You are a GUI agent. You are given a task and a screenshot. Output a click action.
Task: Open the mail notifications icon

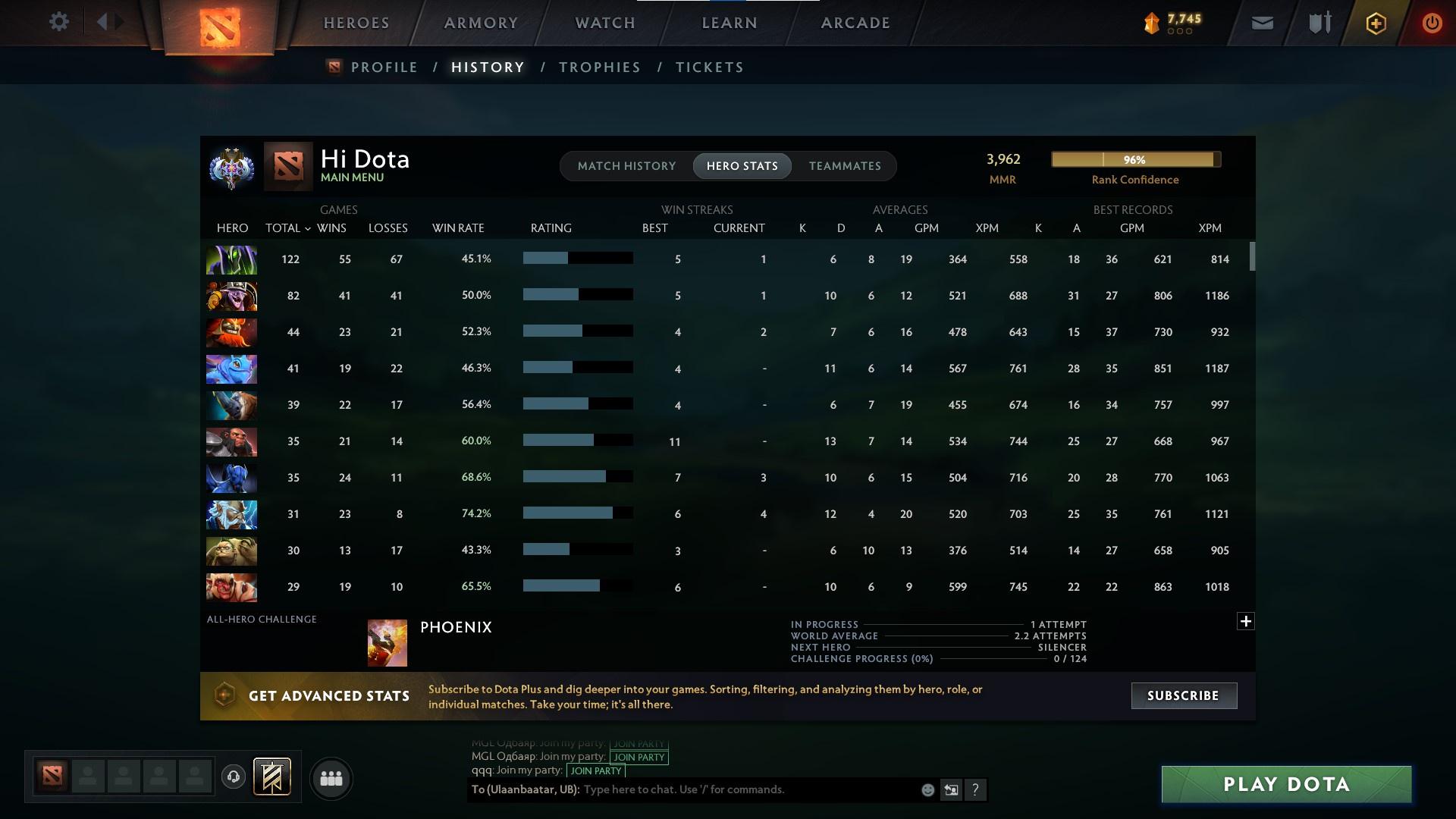pyautogui.click(x=1261, y=22)
